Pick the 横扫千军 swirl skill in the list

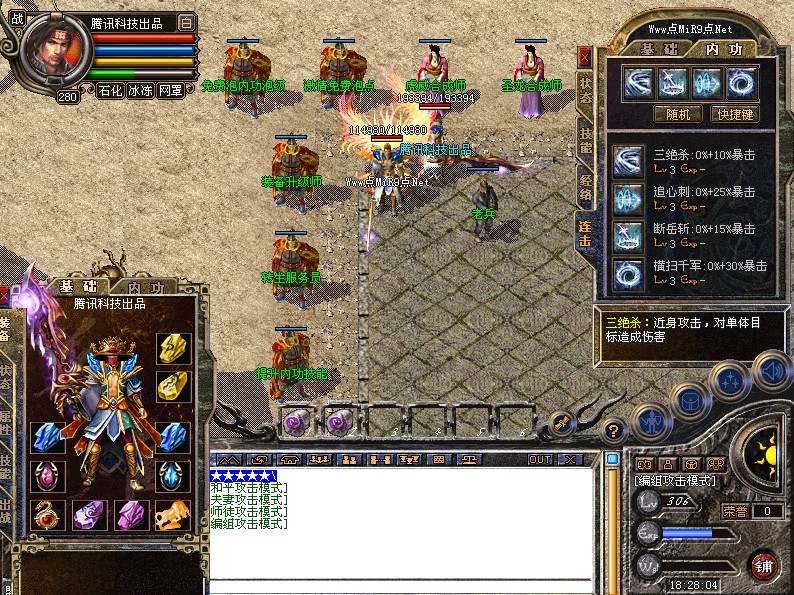point(629,272)
